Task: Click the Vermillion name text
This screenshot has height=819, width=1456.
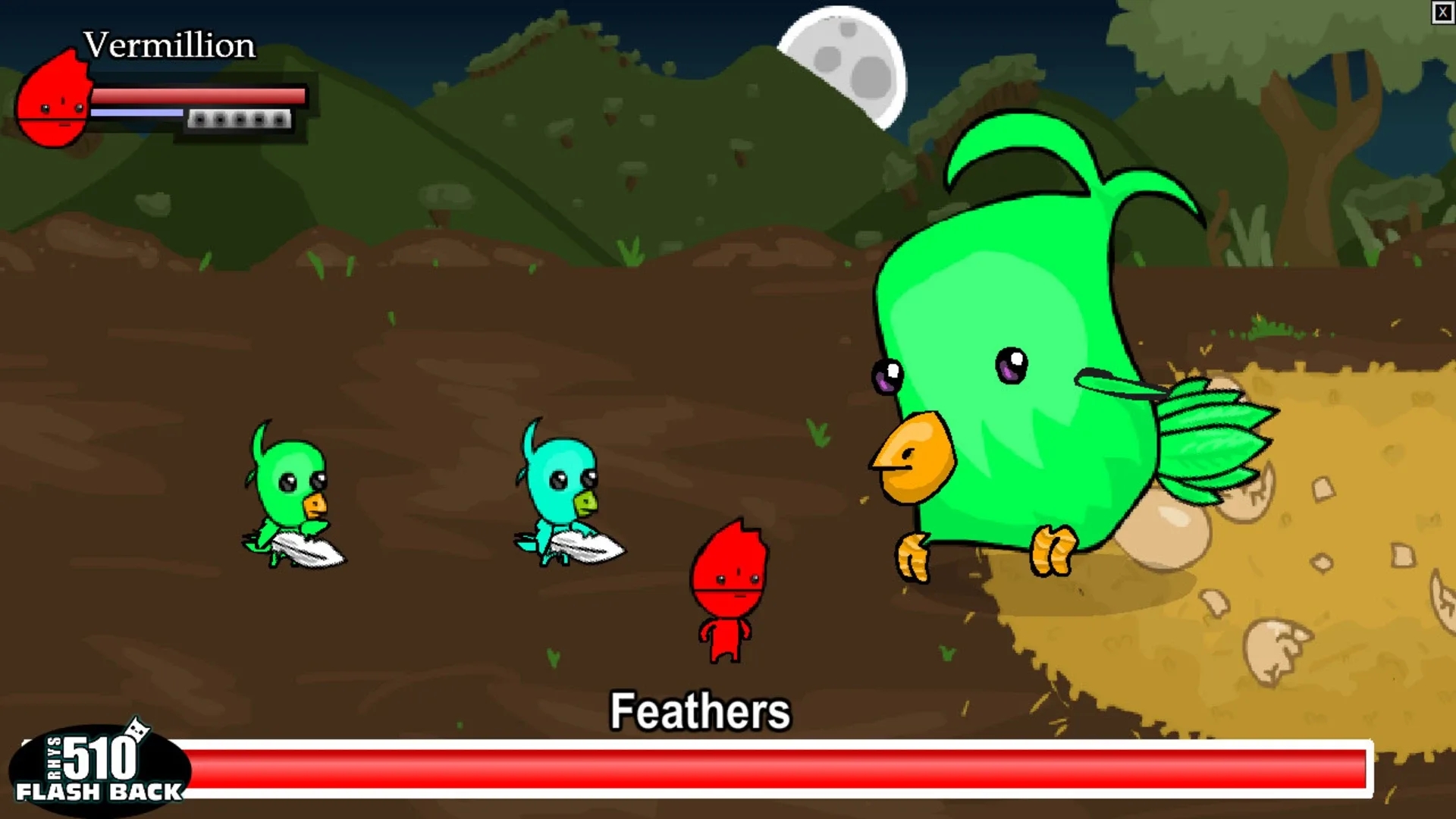Action: tap(168, 44)
